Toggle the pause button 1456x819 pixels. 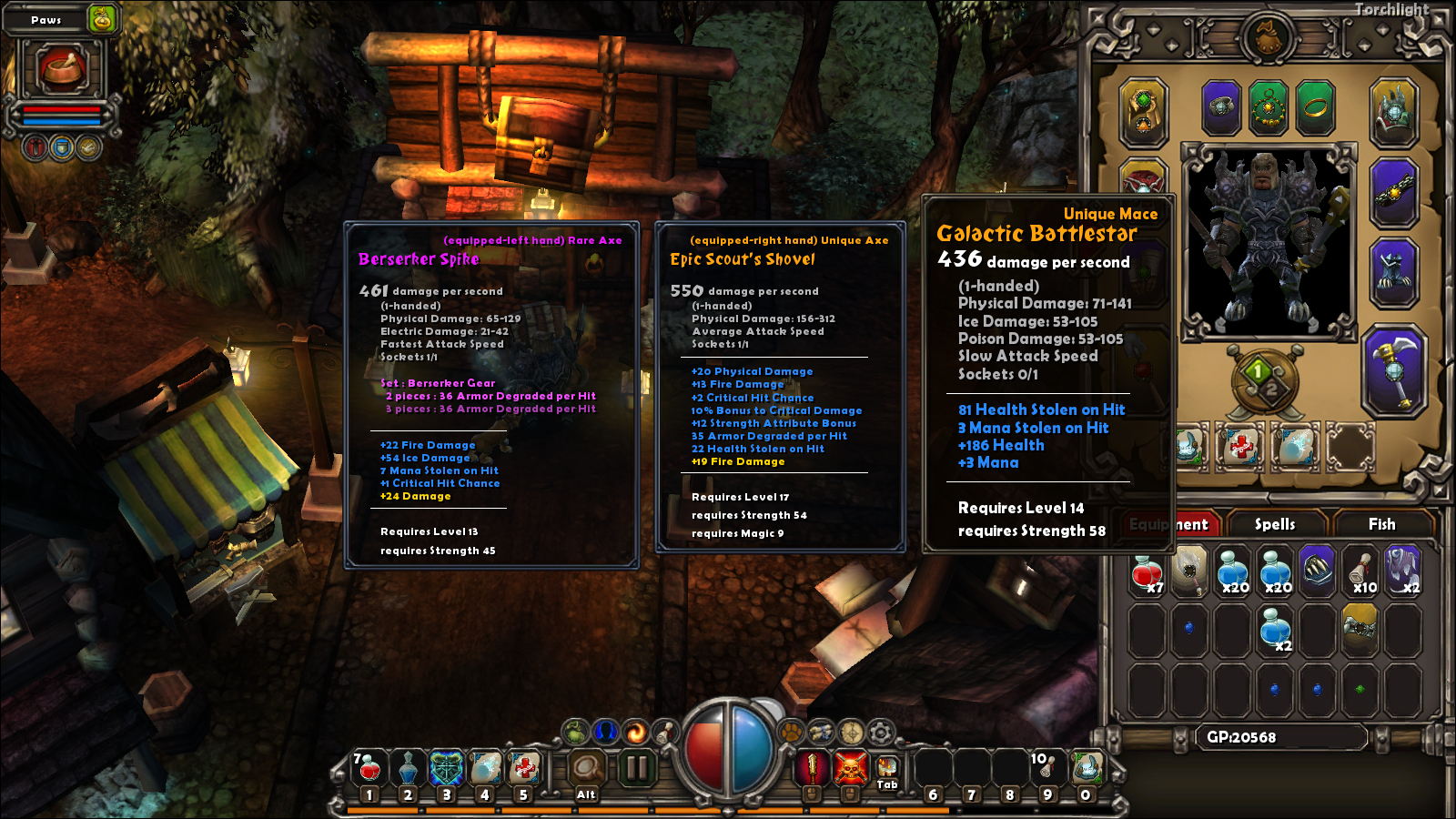click(637, 767)
